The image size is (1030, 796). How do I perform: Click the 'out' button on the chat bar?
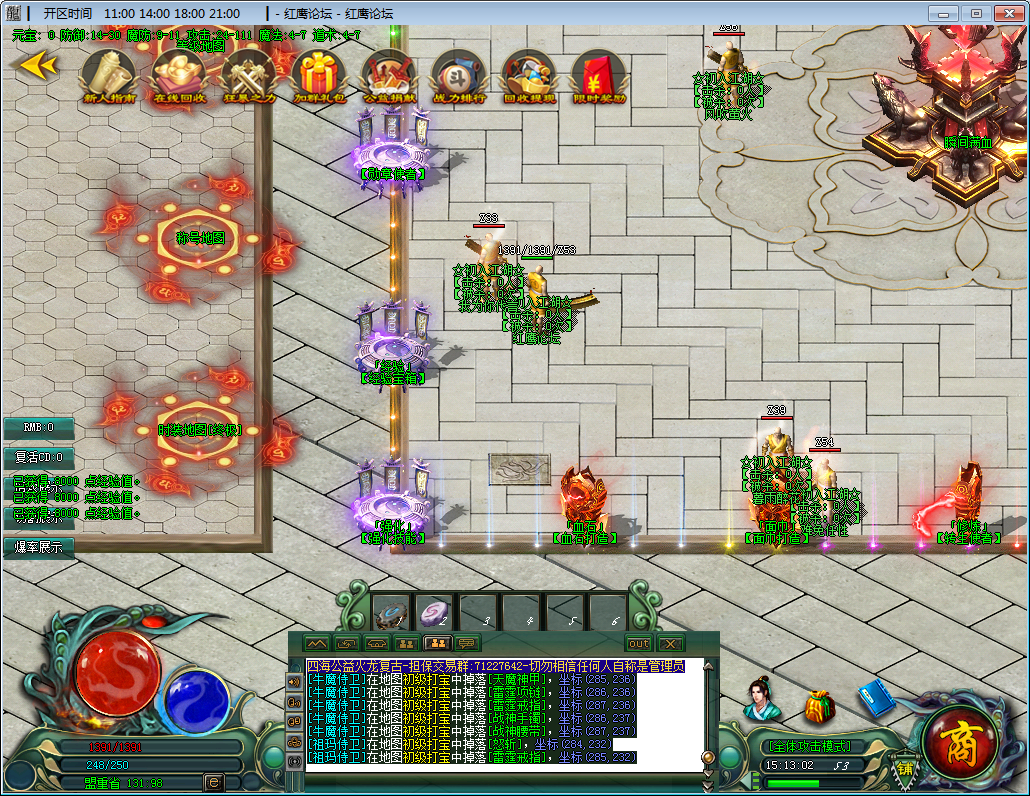638,644
